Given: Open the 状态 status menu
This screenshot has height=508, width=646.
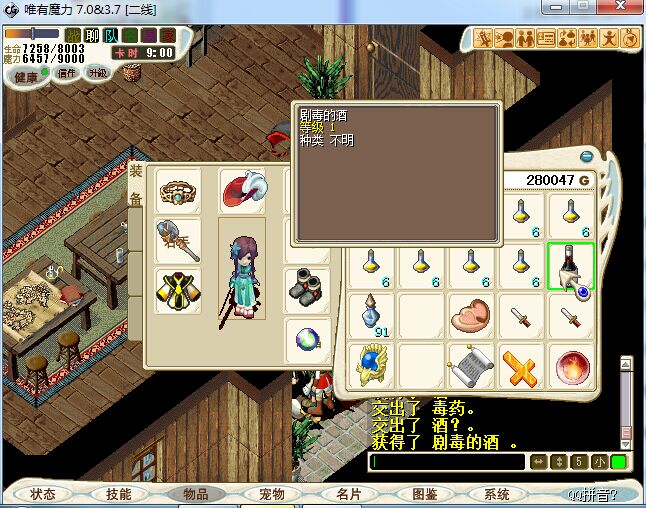Looking at the screenshot, I should coord(43,494).
